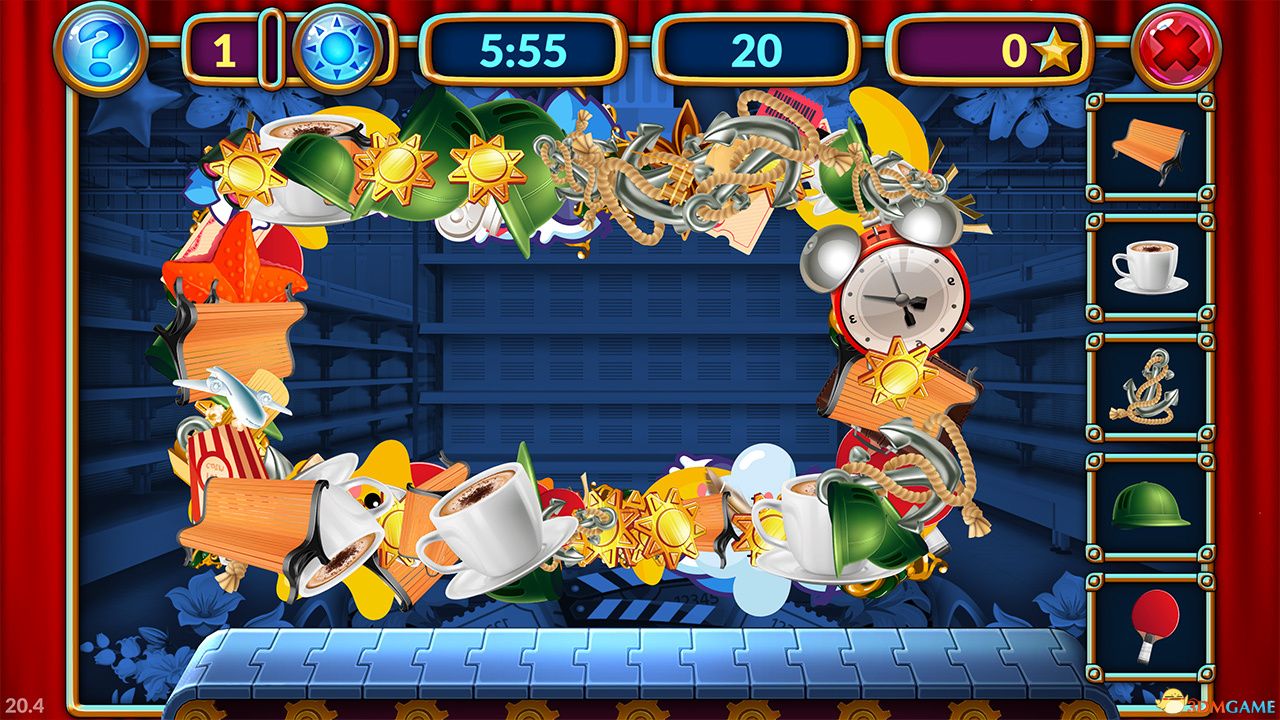Image resolution: width=1280 pixels, height=720 pixels.
Task: Pick the anchor with rope target item
Action: tap(1146, 386)
